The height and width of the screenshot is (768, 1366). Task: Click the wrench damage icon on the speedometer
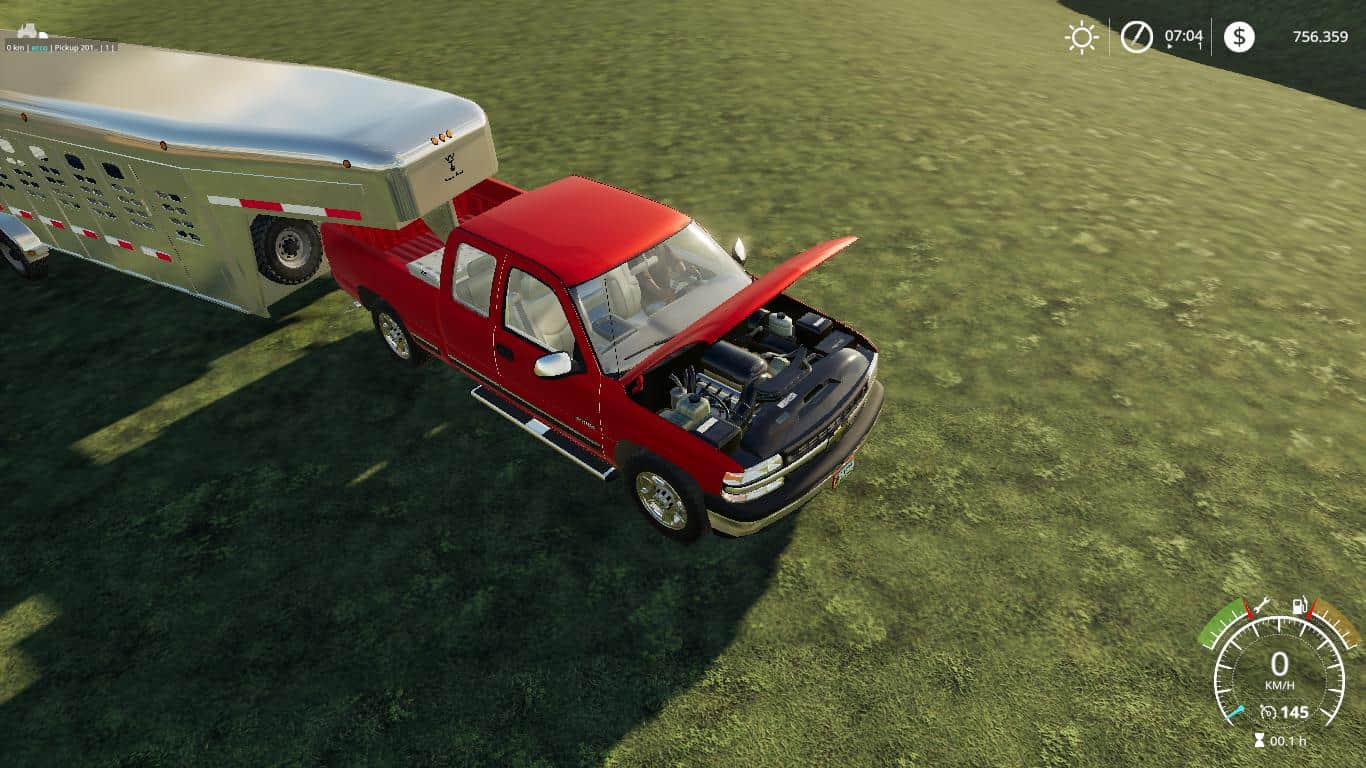1263,604
